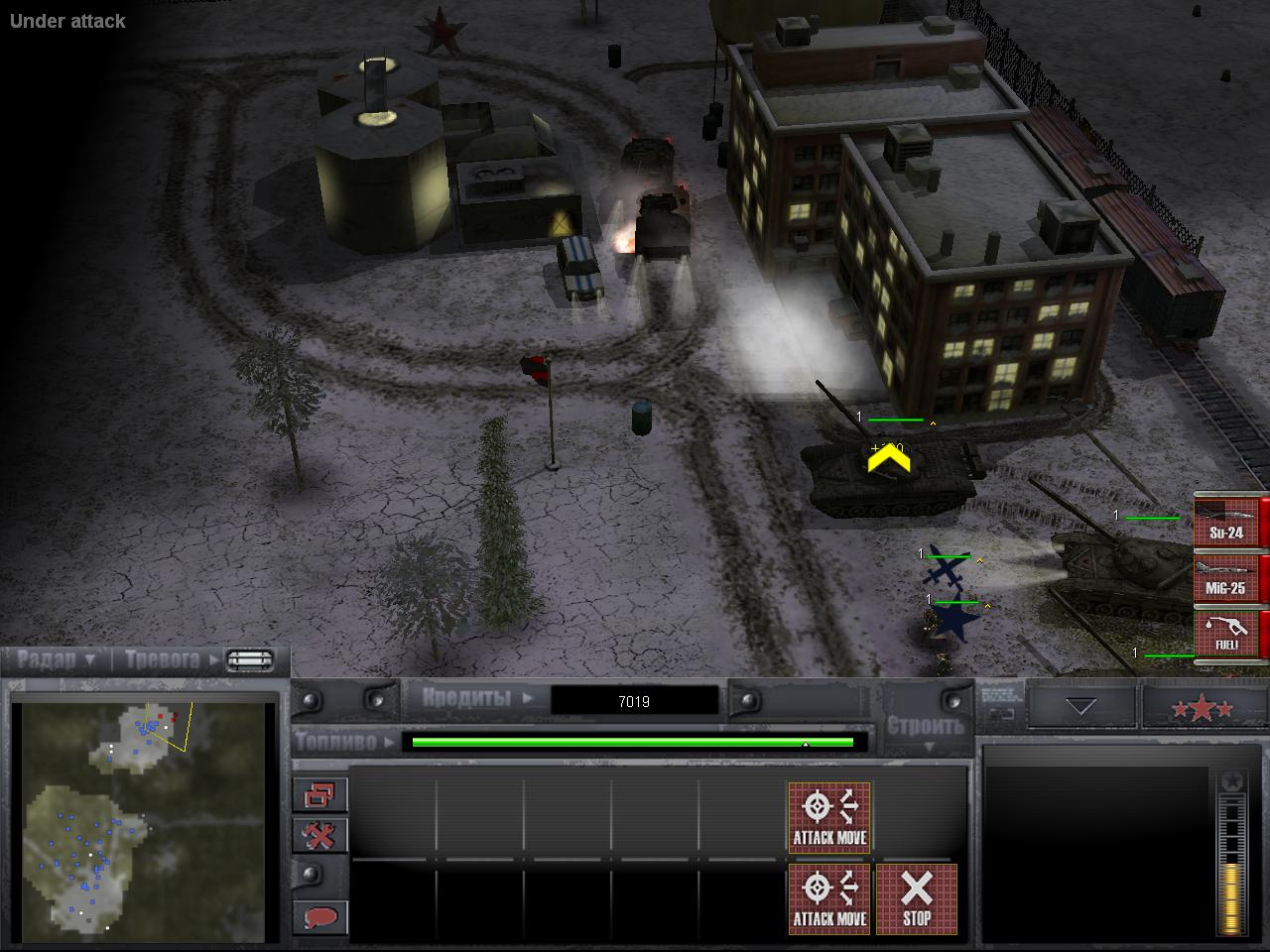Click the downward triangle panel button
This screenshot has width=1270, height=952.
(x=1079, y=707)
